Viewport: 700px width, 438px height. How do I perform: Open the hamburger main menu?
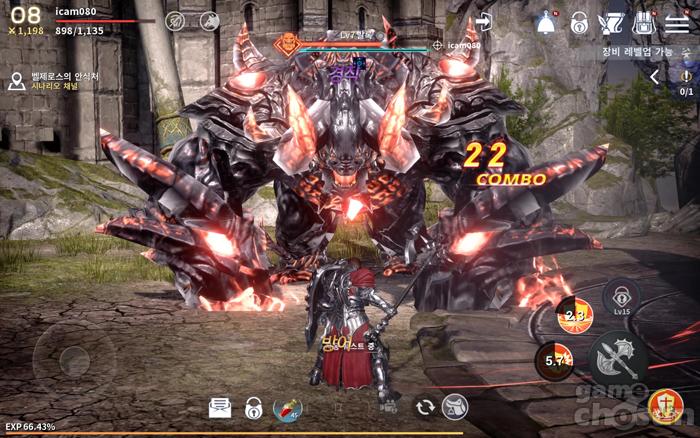677,23
